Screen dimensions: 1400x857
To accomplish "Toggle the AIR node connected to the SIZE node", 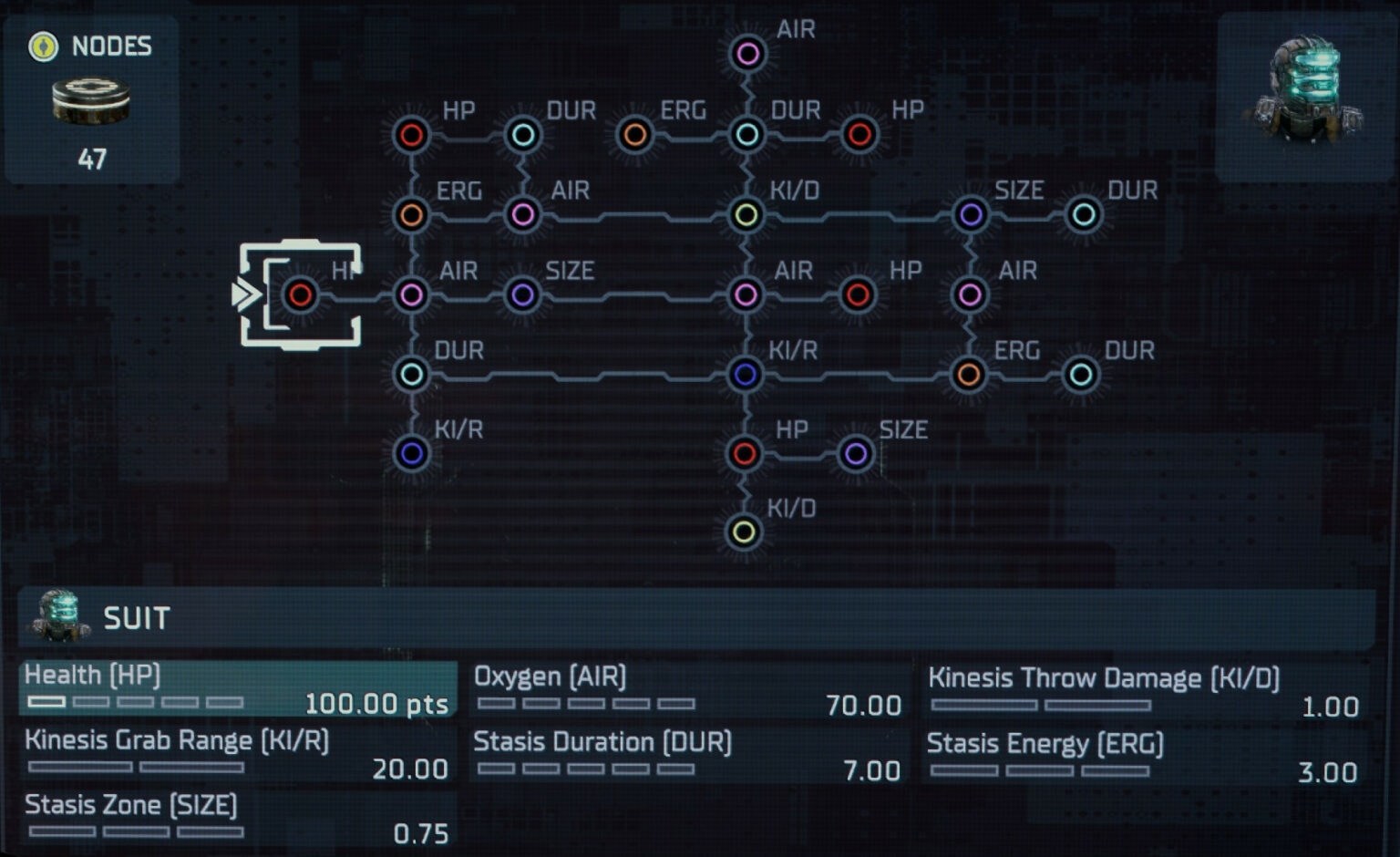I will point(411,294).
